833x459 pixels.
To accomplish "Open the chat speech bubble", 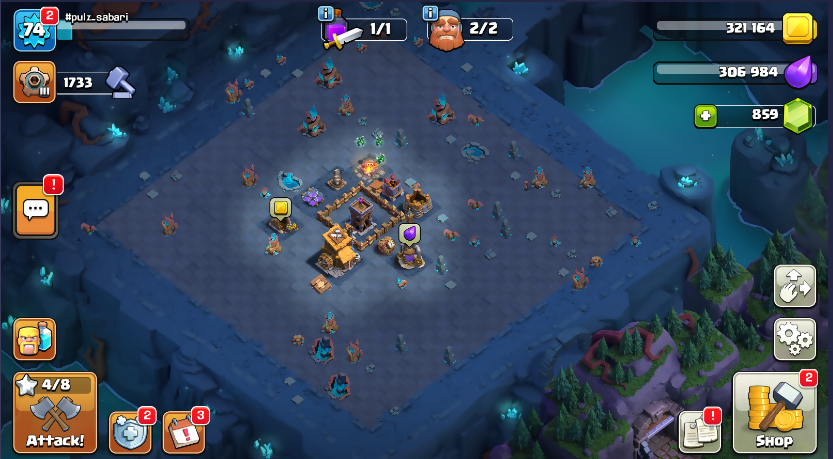I will pos(35,210).
